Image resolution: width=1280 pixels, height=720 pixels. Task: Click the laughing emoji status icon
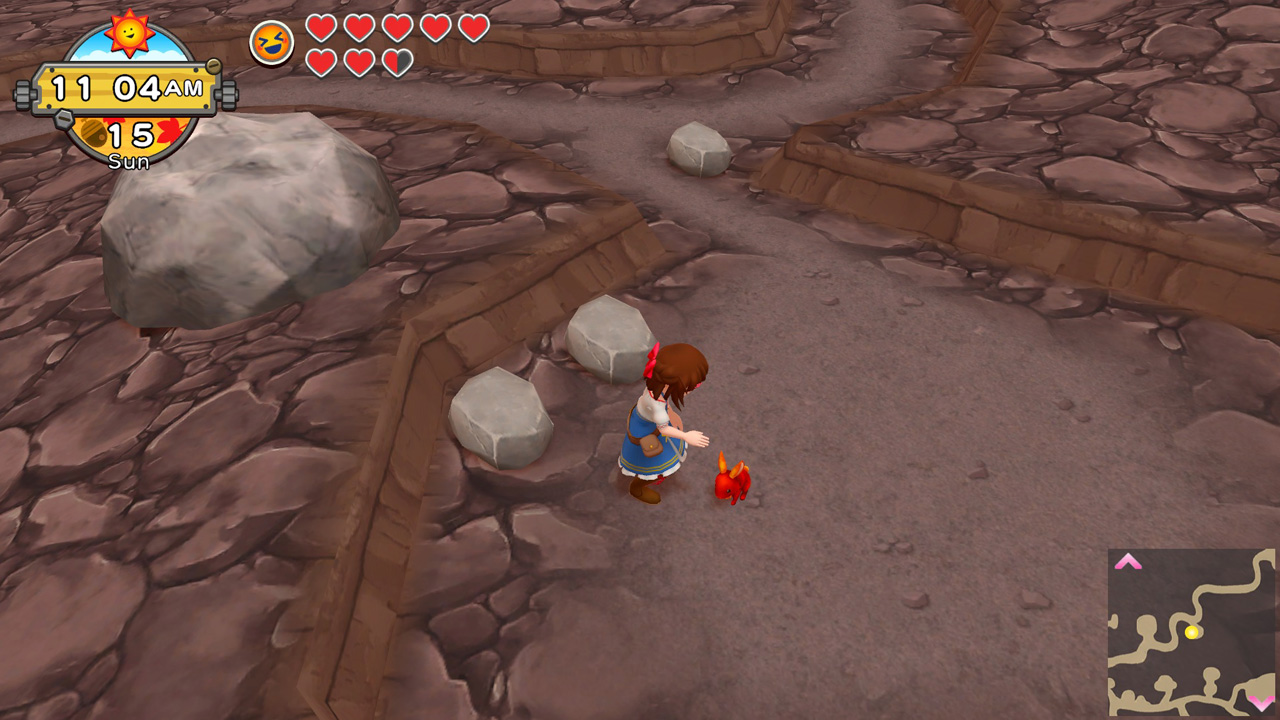pyautogui.click(x=272, y=43)
